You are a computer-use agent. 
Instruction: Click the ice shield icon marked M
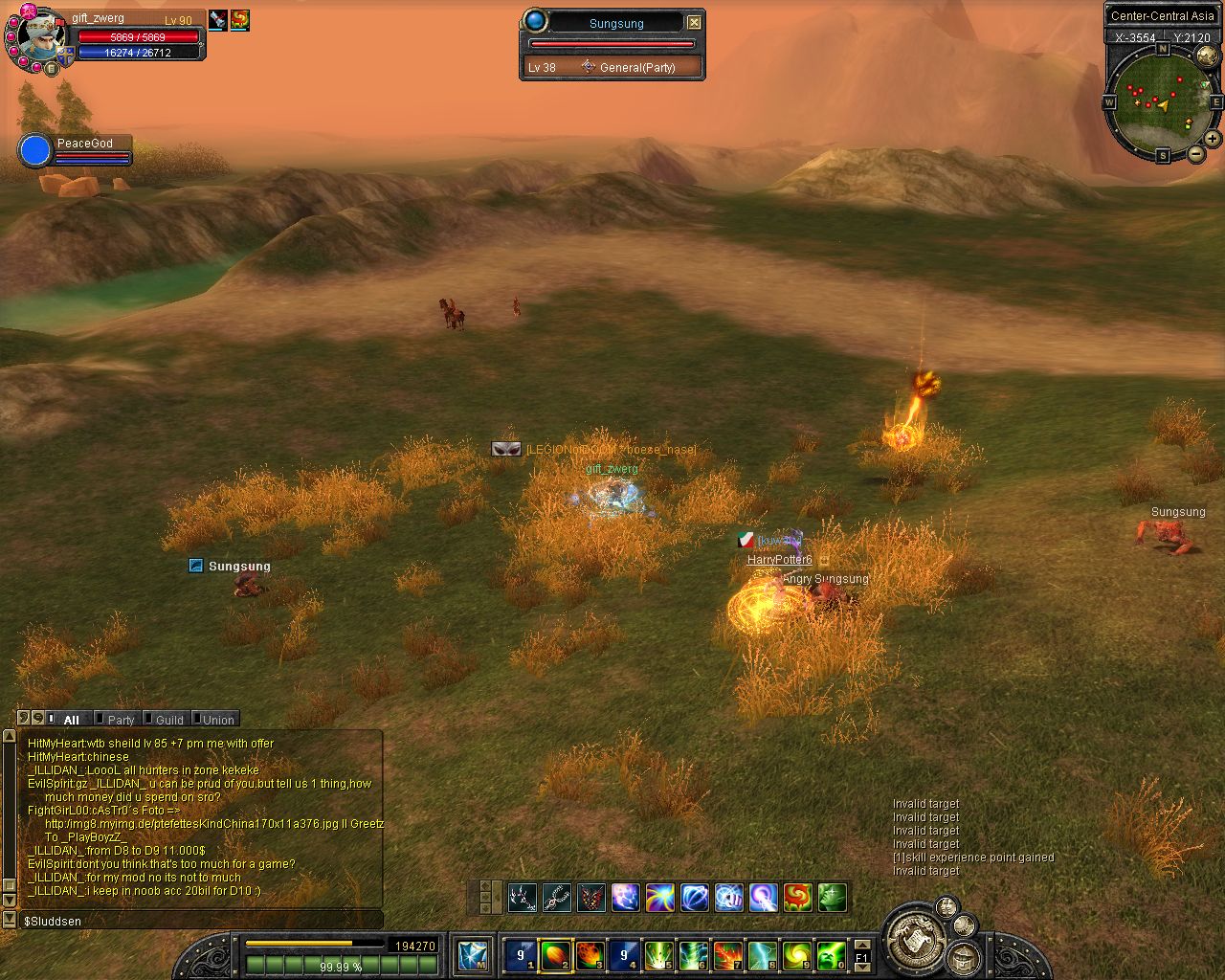[x=474, y=954]
